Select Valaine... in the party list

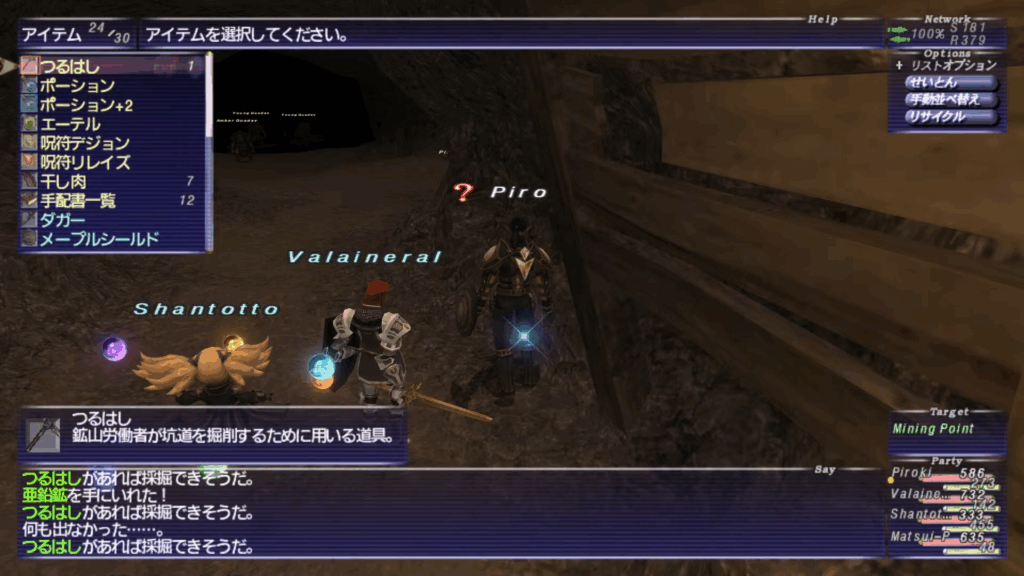[946, 493]
